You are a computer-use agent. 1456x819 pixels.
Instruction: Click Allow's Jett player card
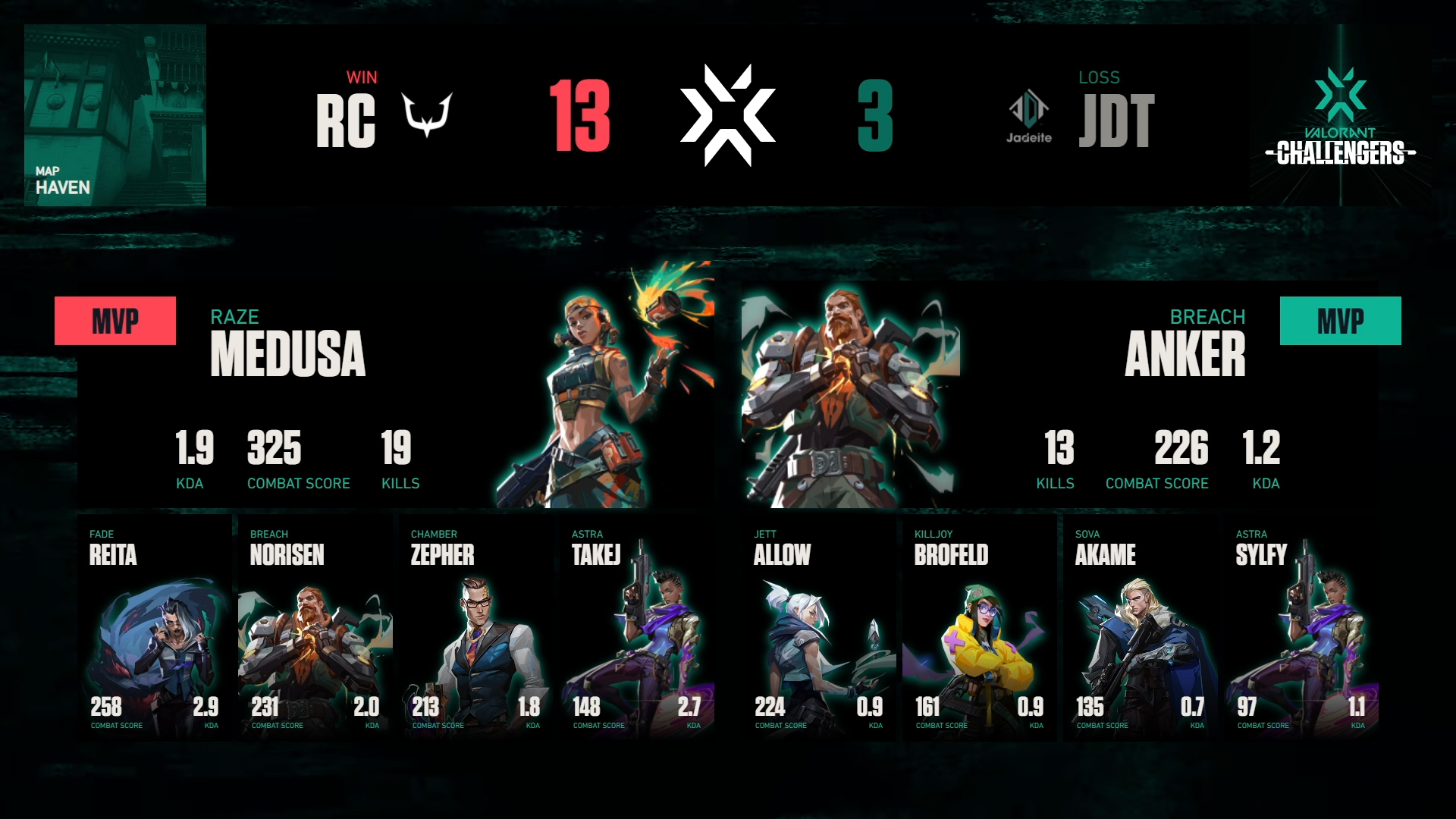819,628
